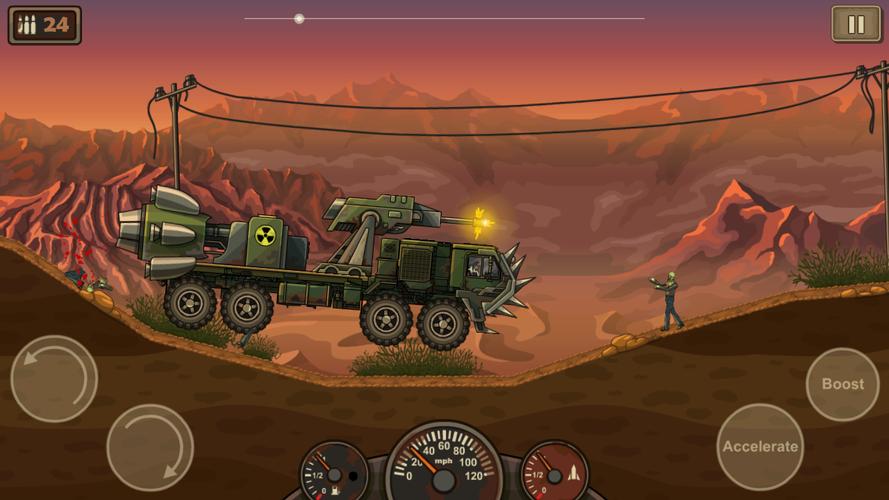Viewport: 889px width, 500px height.
Task: Pause the game
Action: [856, 24]
